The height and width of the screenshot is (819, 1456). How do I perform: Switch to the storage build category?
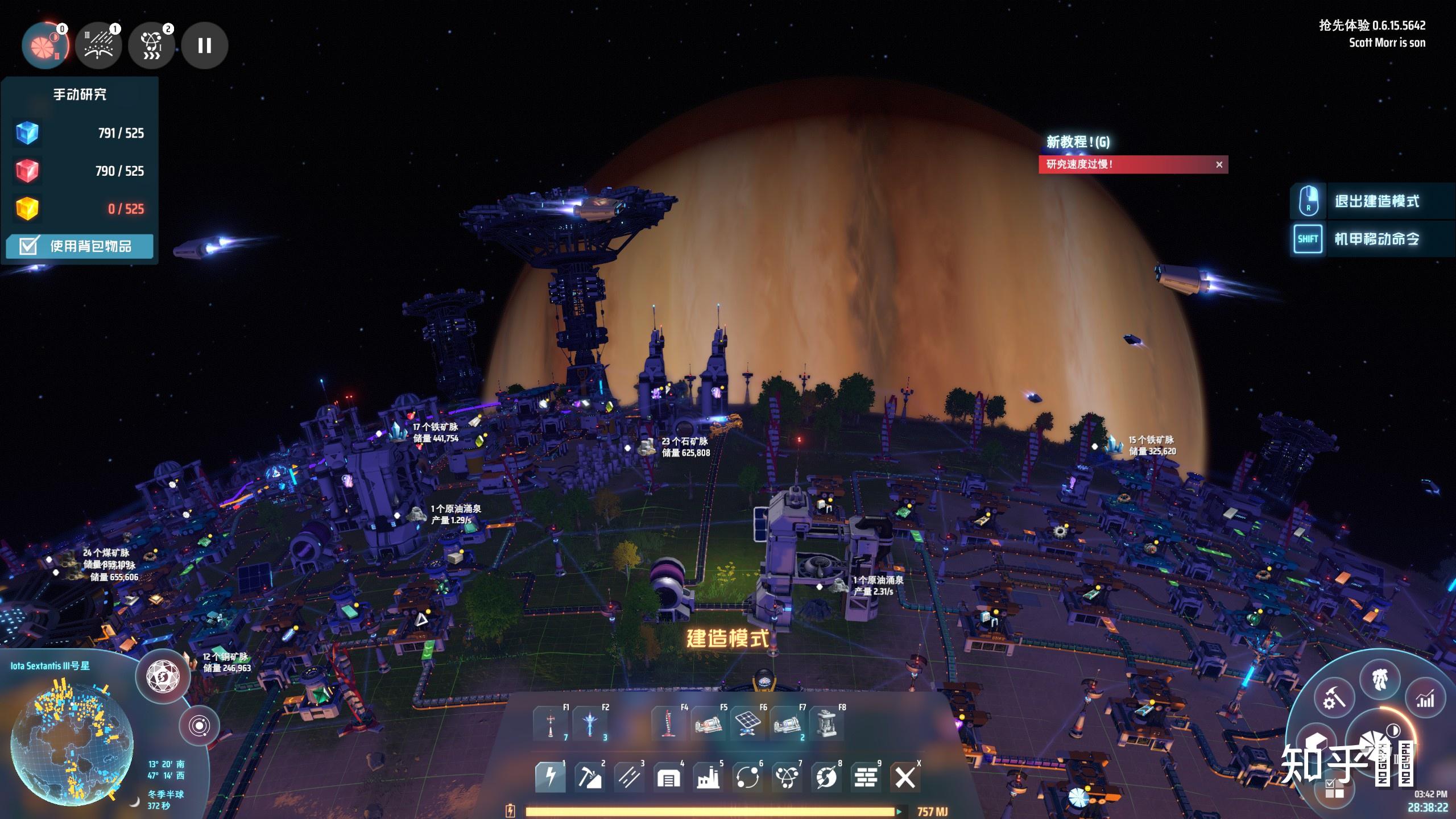(668, 777)
